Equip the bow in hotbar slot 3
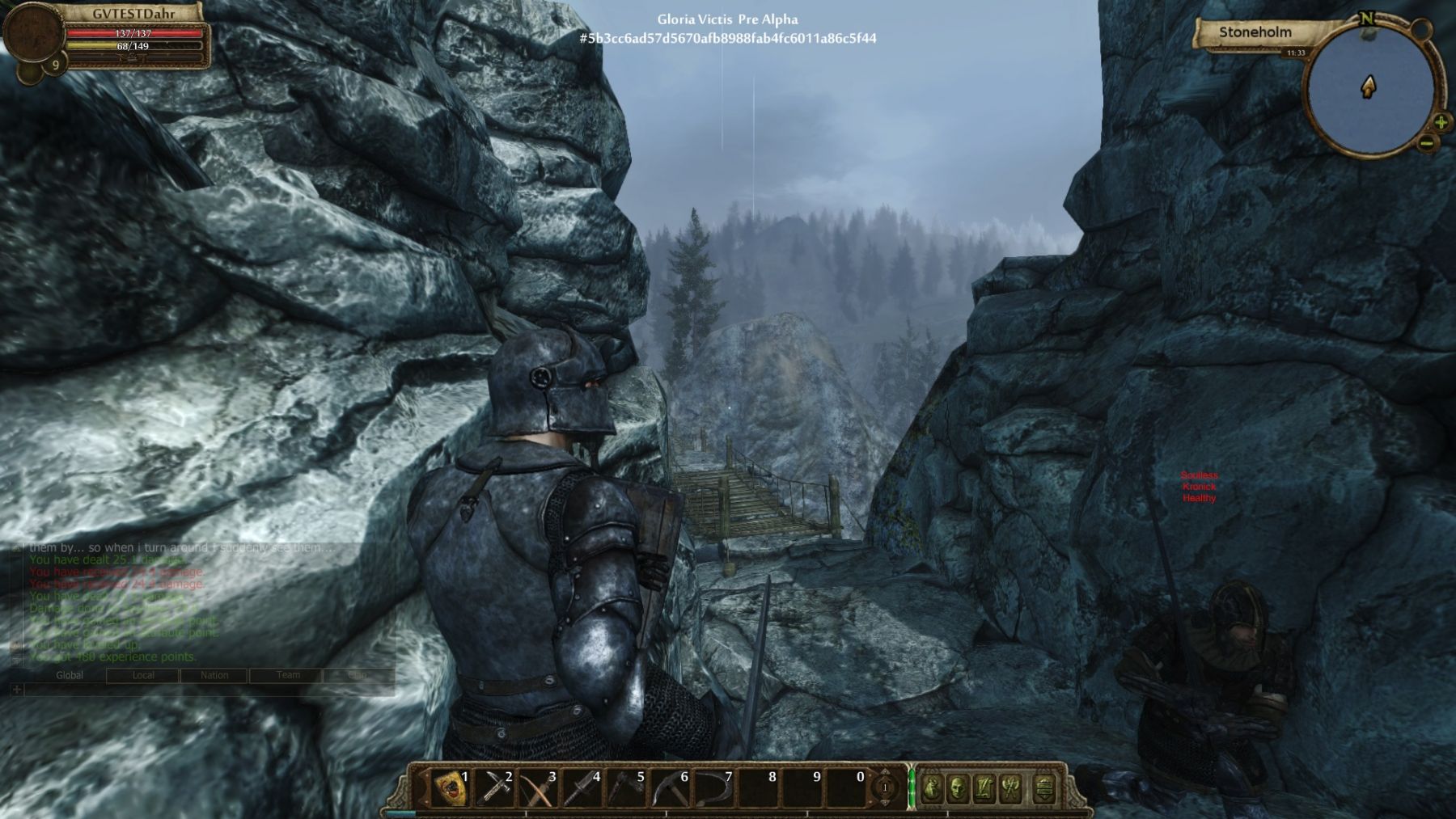Viewport: 1456px width, 819px height. (x=538, y=788)
